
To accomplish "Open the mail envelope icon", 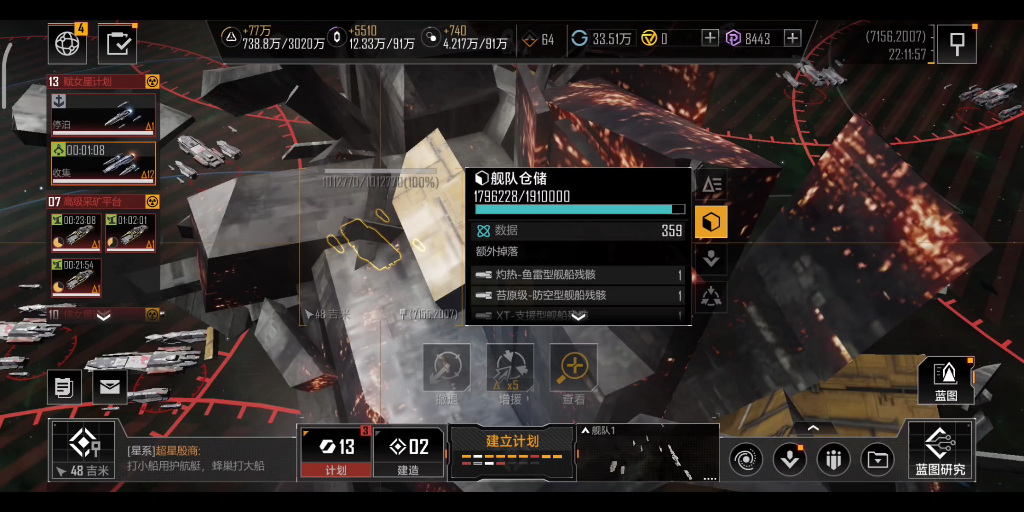I will [x=109, y=386].
